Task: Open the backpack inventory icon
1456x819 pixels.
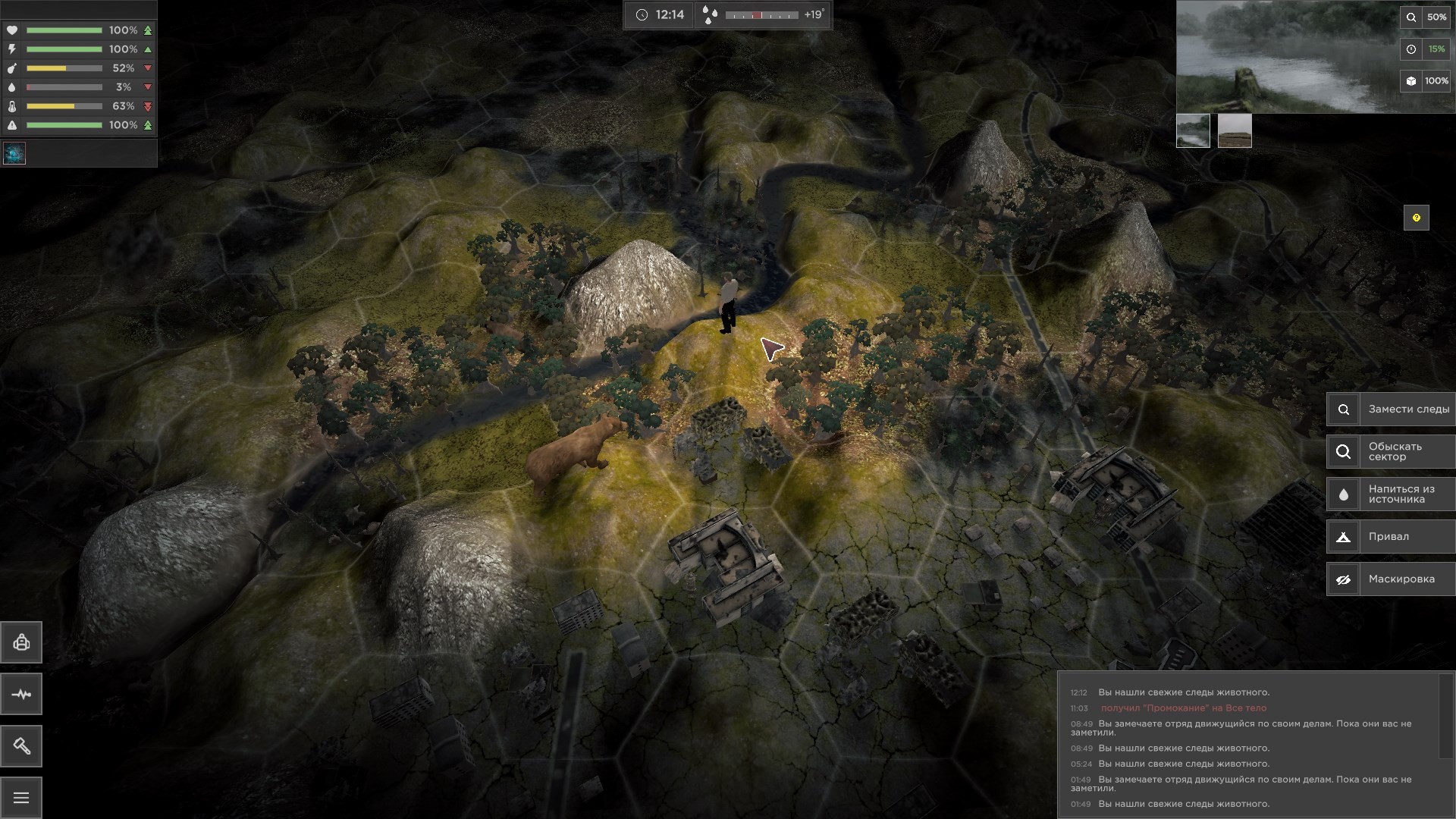Action: pyautogui.click(x=21, y=643)
